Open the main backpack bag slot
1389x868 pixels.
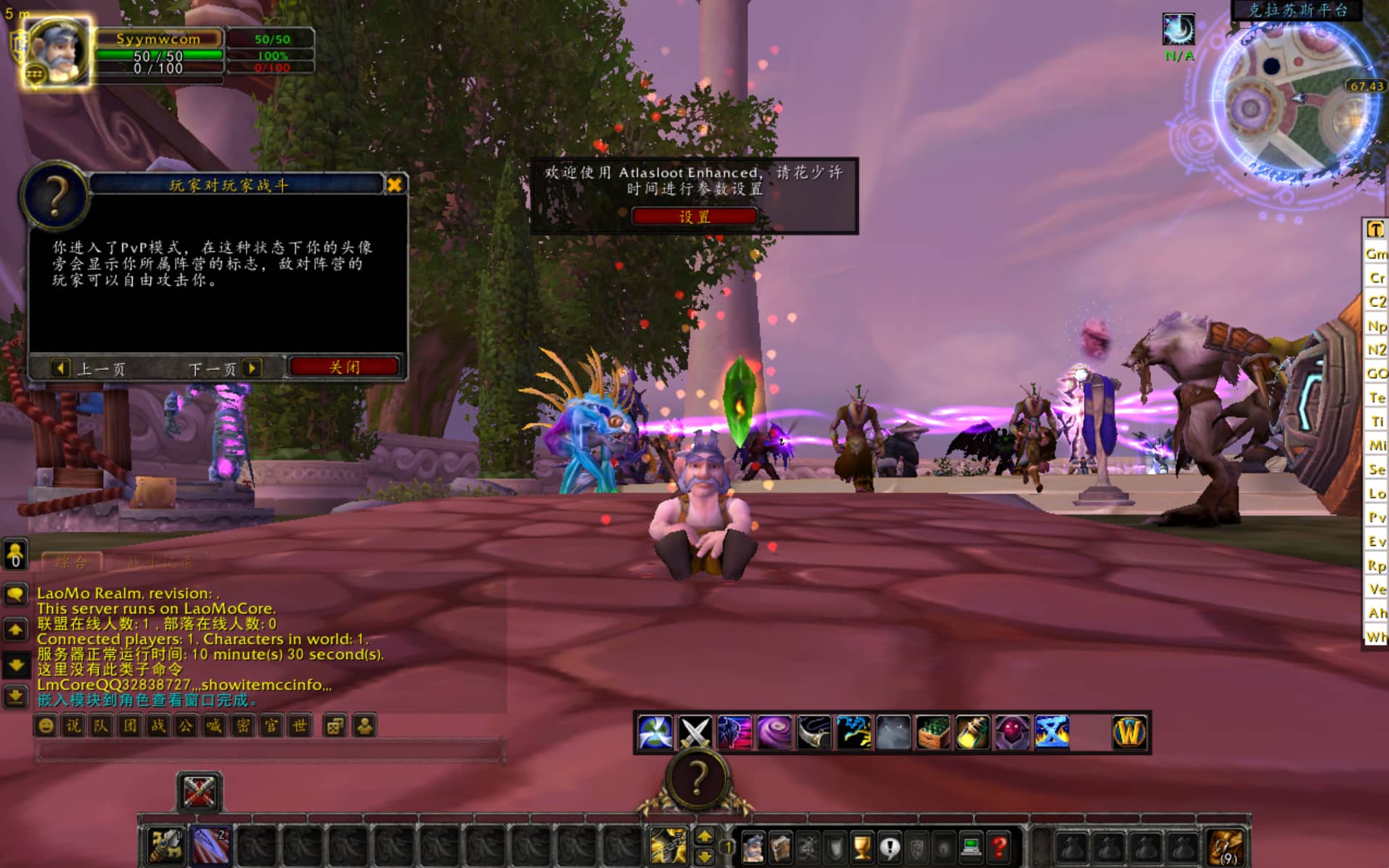point(1226,847)
